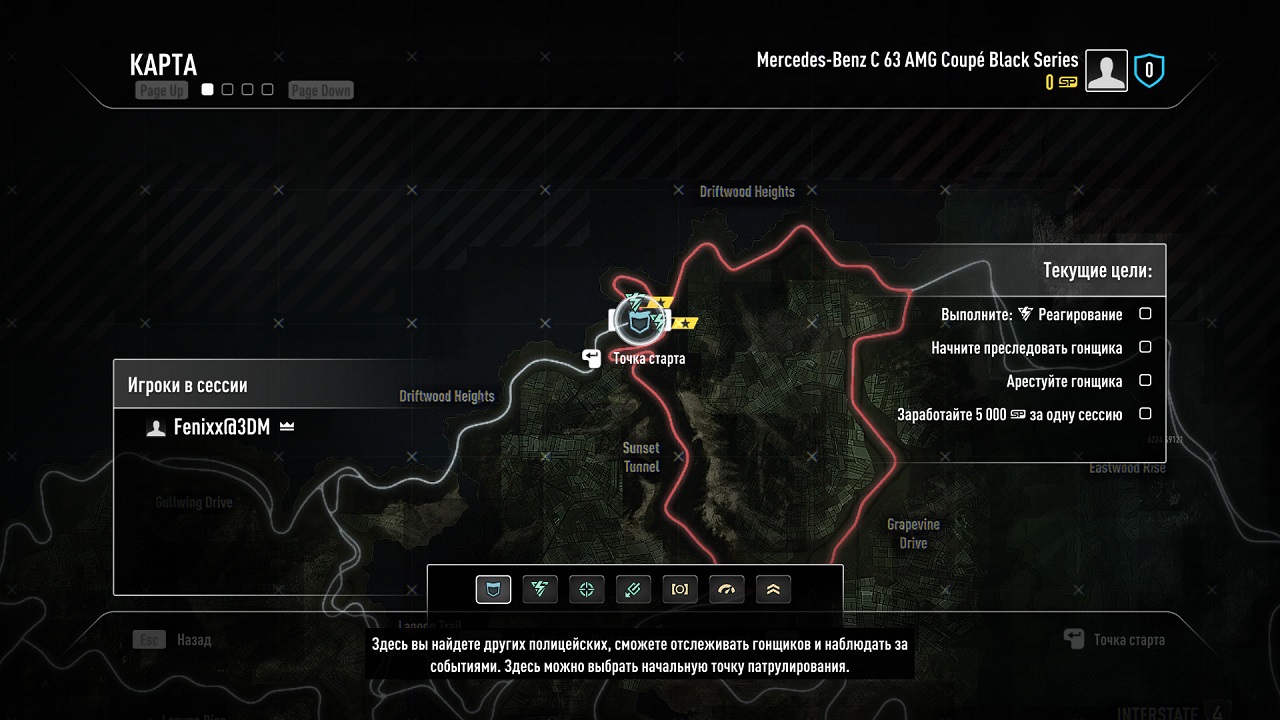Choose the lightning bolt events filter

coord(540,590)
